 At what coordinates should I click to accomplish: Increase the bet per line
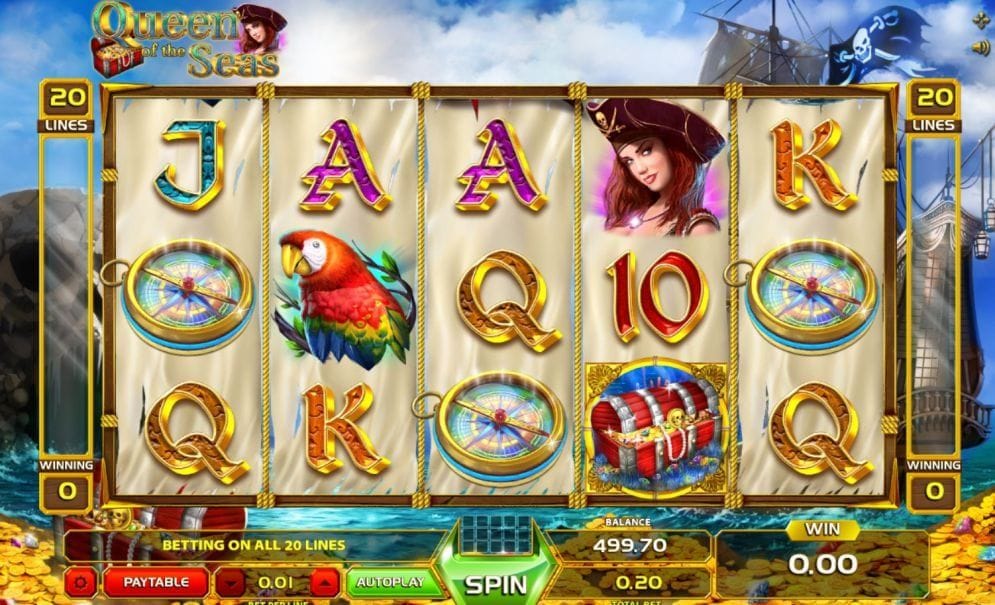(325, 581)
